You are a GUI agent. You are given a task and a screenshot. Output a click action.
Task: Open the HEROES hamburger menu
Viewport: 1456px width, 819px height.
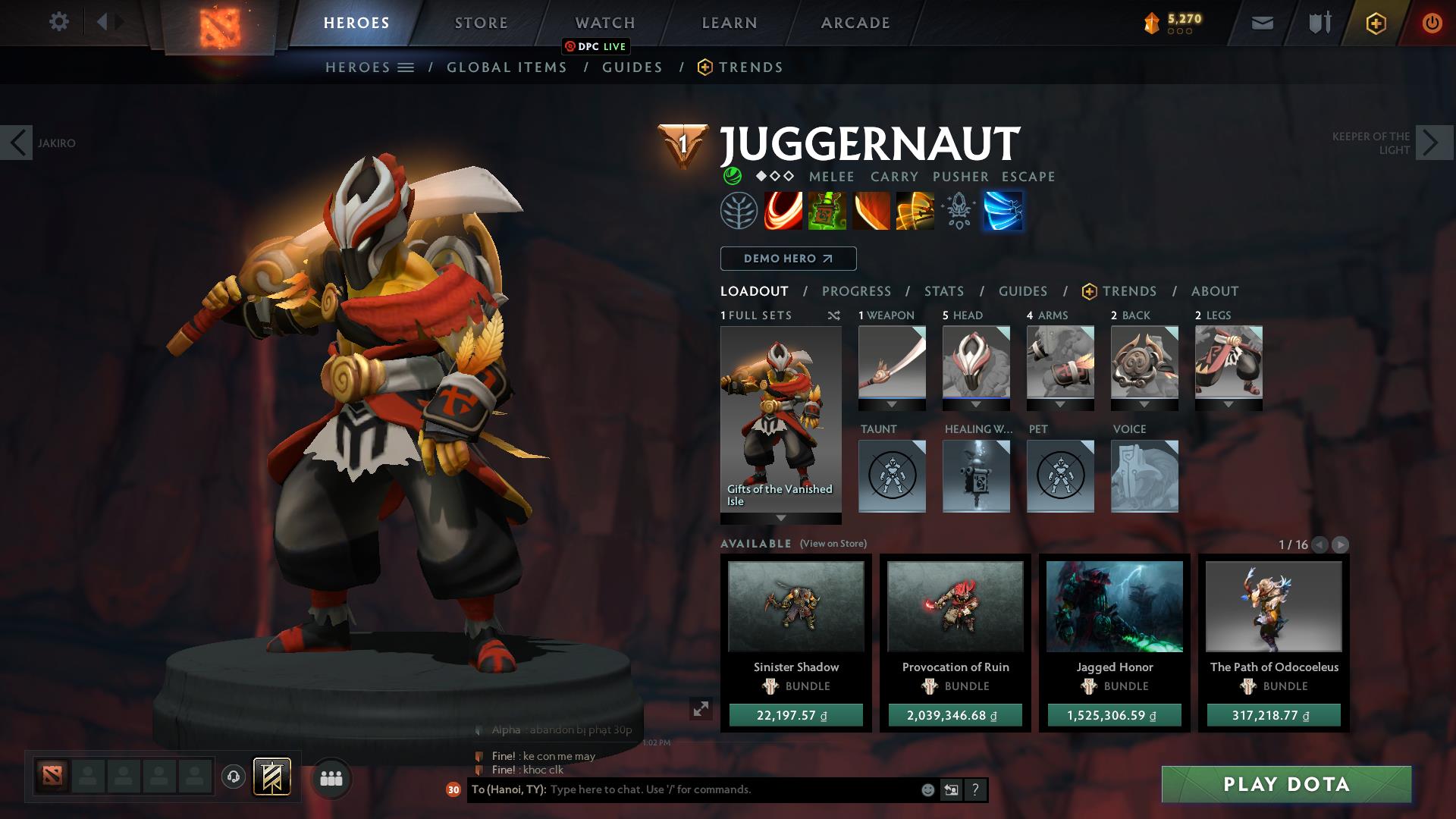pos(406,67)
